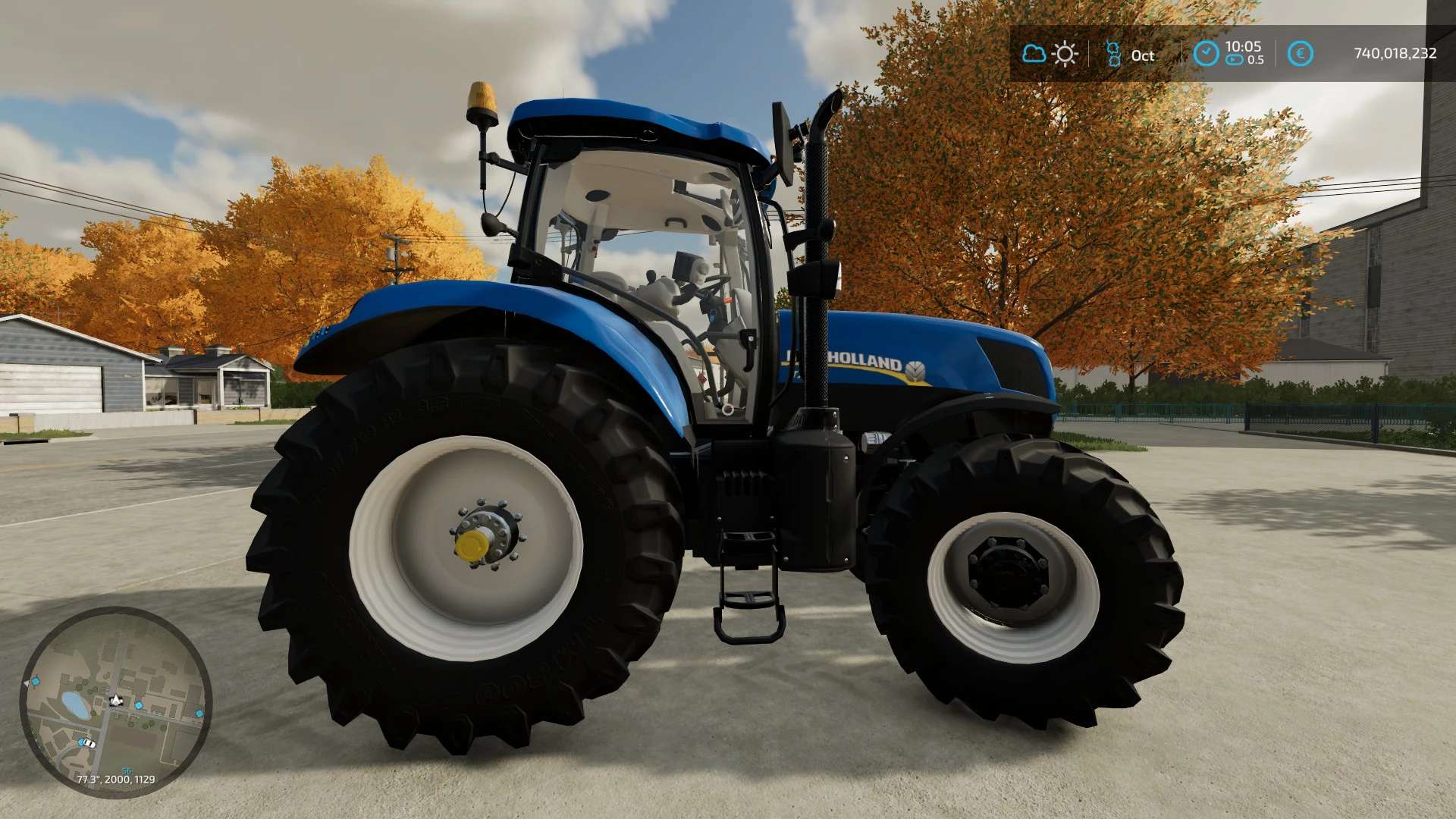Click the euro money icon

(x=1301, y=54)
